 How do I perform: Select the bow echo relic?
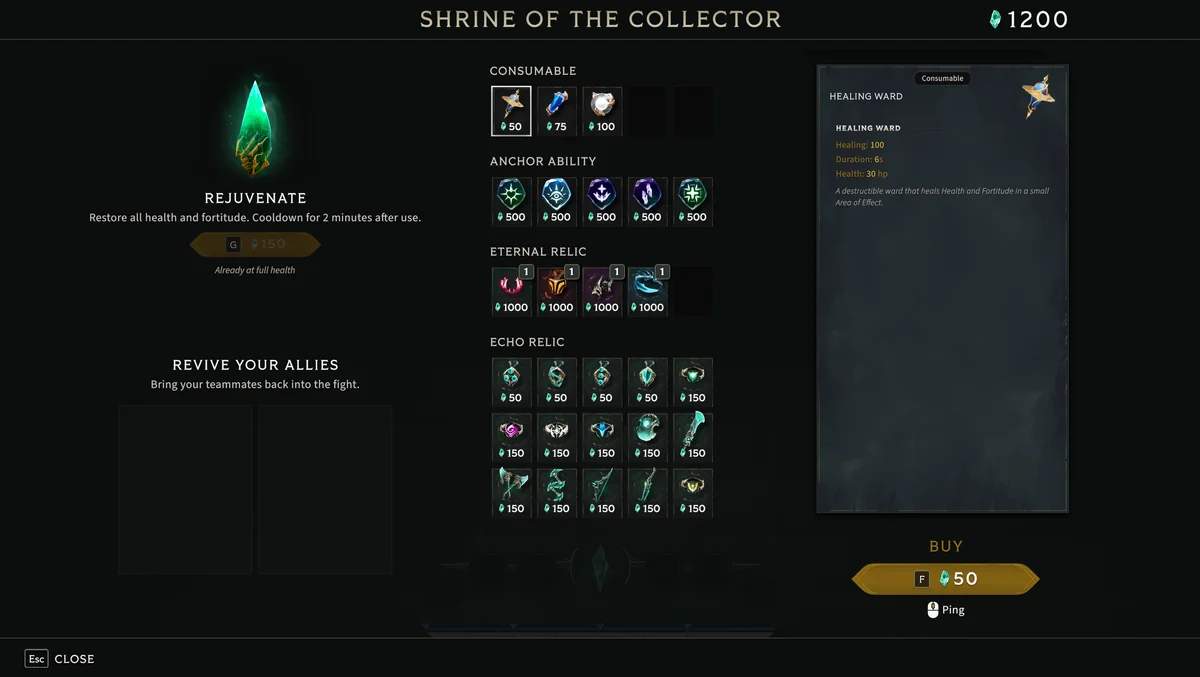point(602,492)
